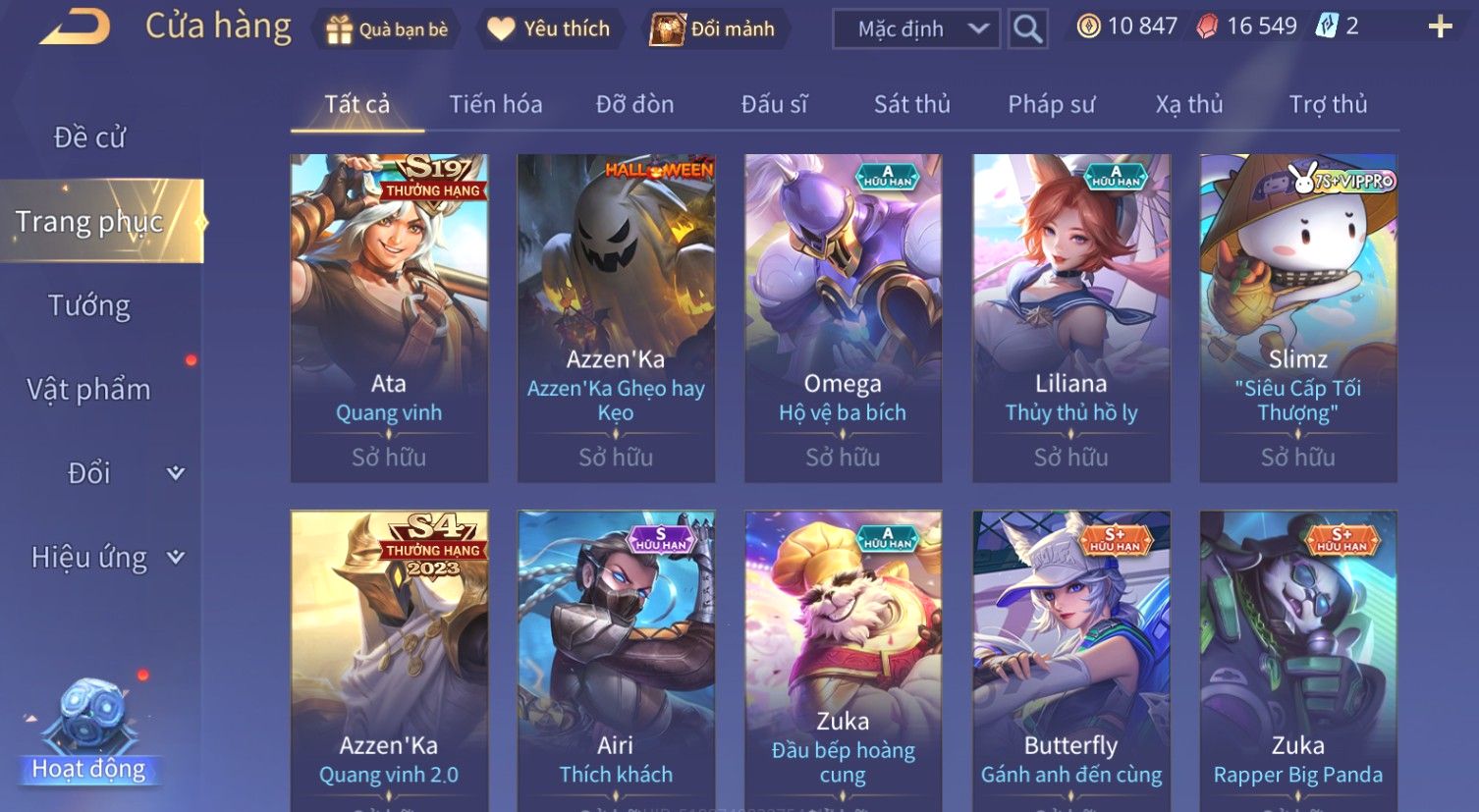Switch to the Đỡ đòn tab
Screen dimensions: 1479x812
point(634,104)
